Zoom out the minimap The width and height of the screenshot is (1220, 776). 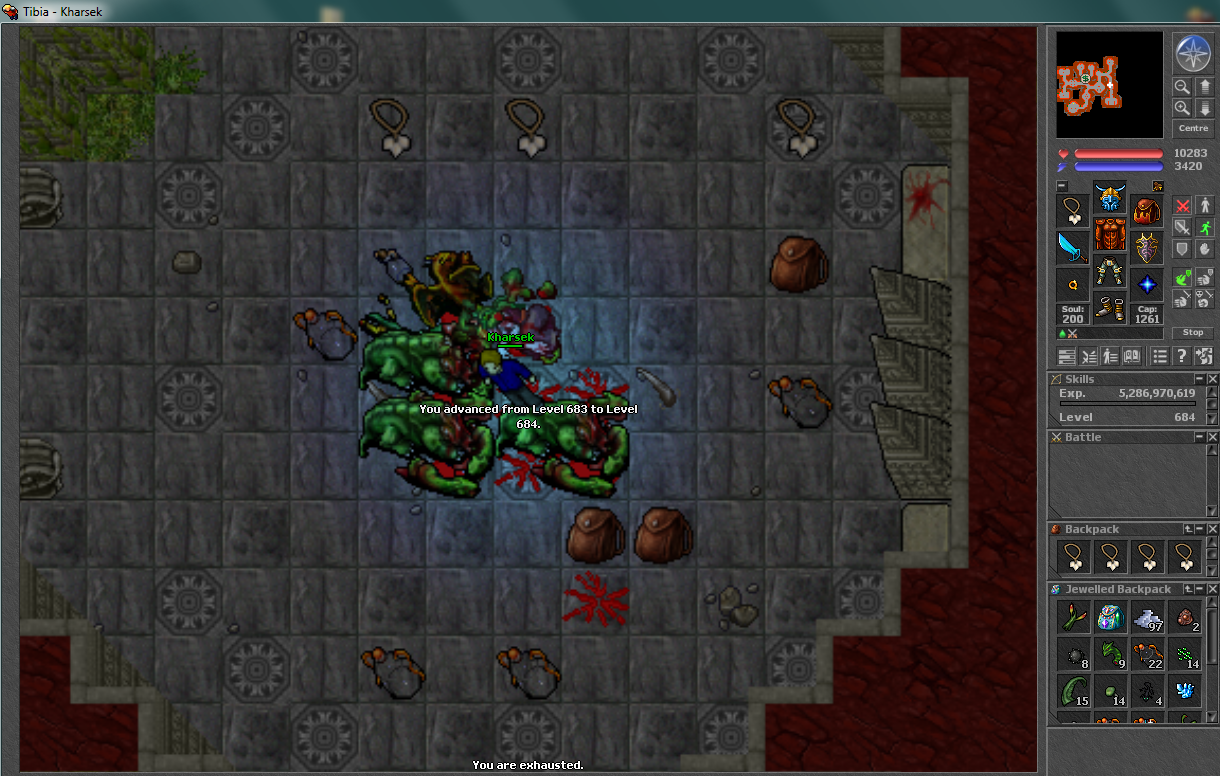pos(1182,87)
